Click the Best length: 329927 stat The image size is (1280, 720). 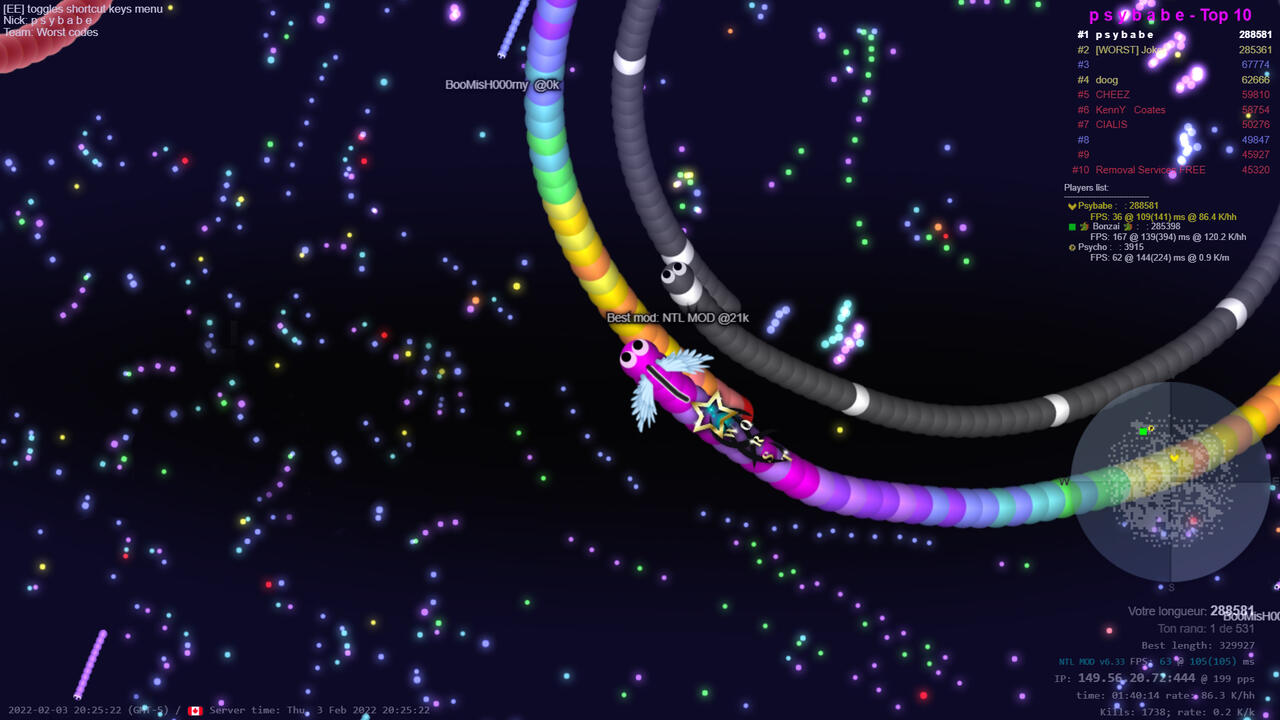pos(1200,645)
